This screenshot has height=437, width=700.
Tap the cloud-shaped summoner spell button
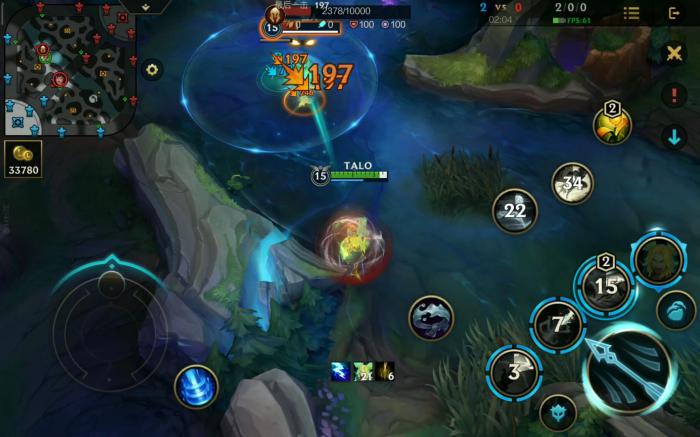[x=432, y=318]
